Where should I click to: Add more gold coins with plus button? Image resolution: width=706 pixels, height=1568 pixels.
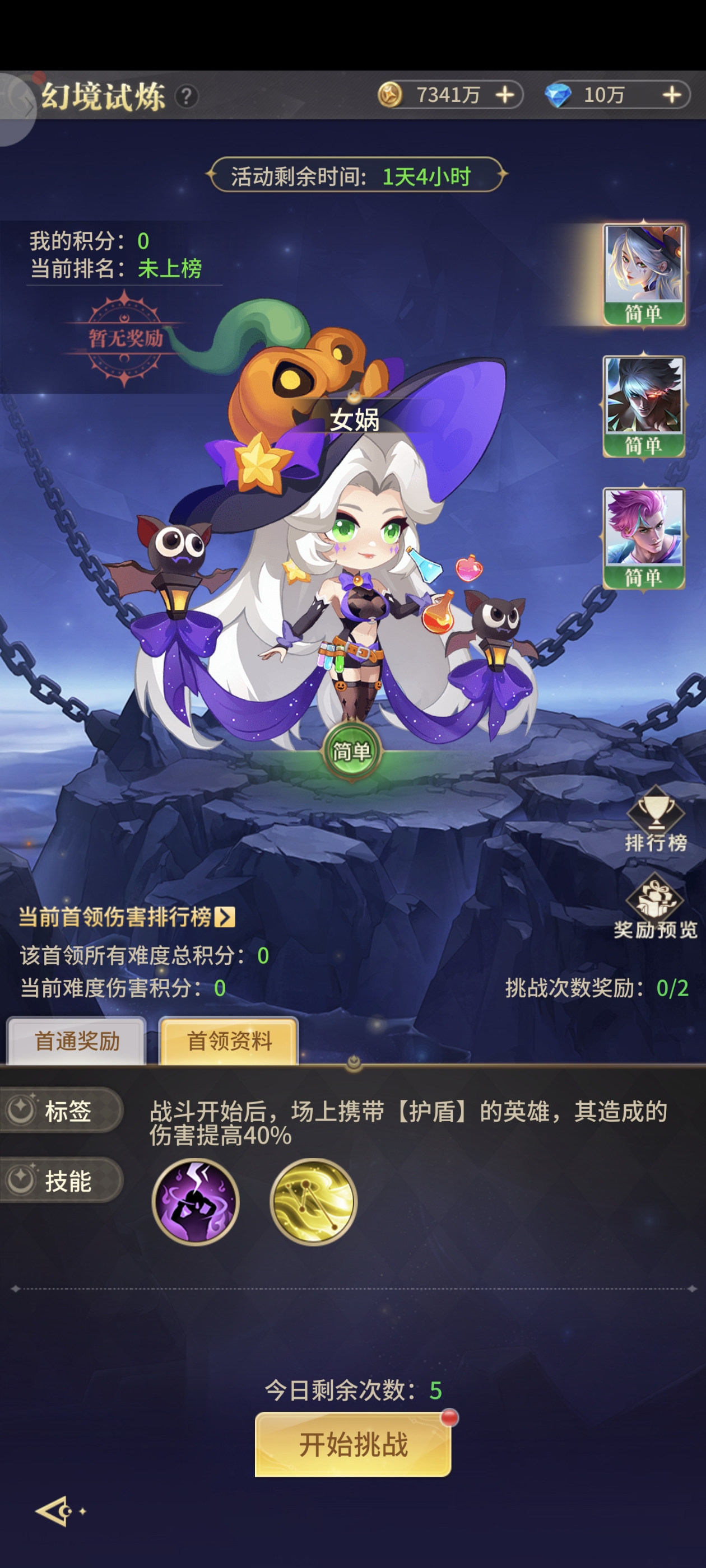504,95
